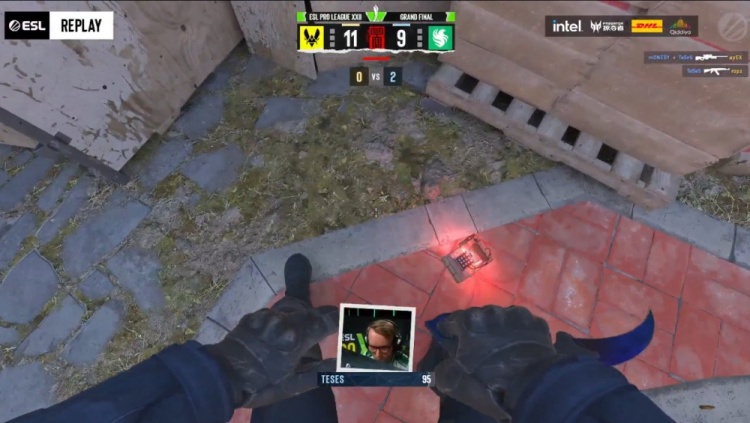Viewport: 750px width, 423px height.
Task: Click the DHL sponsor logo
Action: click(x=646, y=26)
